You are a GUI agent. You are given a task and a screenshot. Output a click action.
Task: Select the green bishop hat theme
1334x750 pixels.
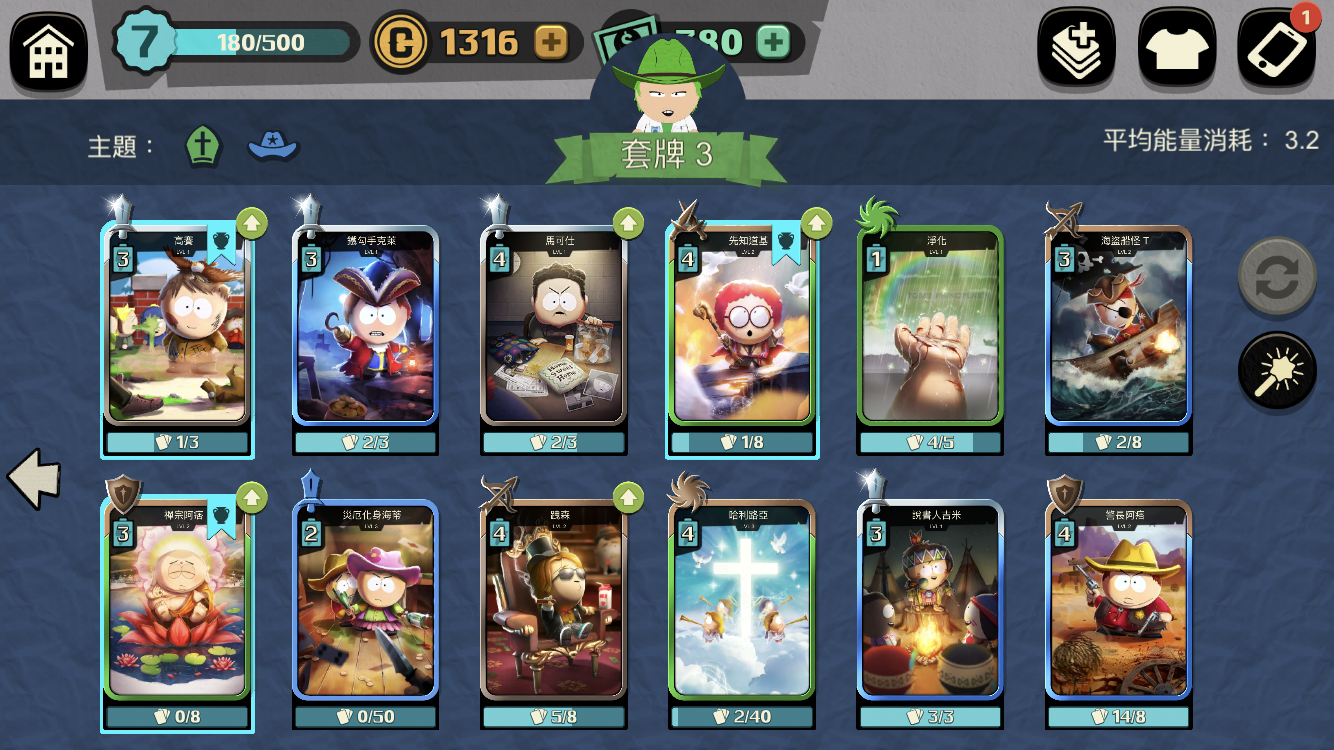pyautogui.click(x=203, y=146)
